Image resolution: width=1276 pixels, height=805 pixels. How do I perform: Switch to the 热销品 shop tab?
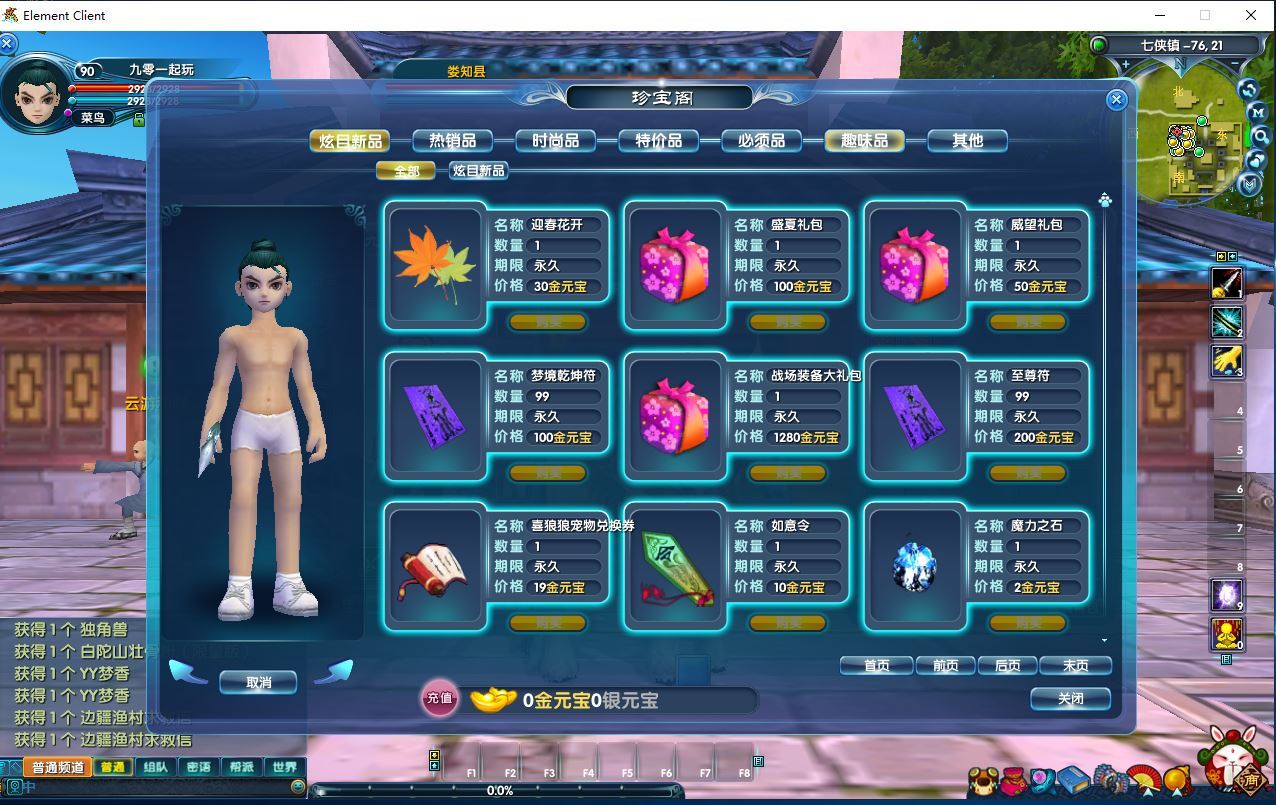(x=452, y=141)
